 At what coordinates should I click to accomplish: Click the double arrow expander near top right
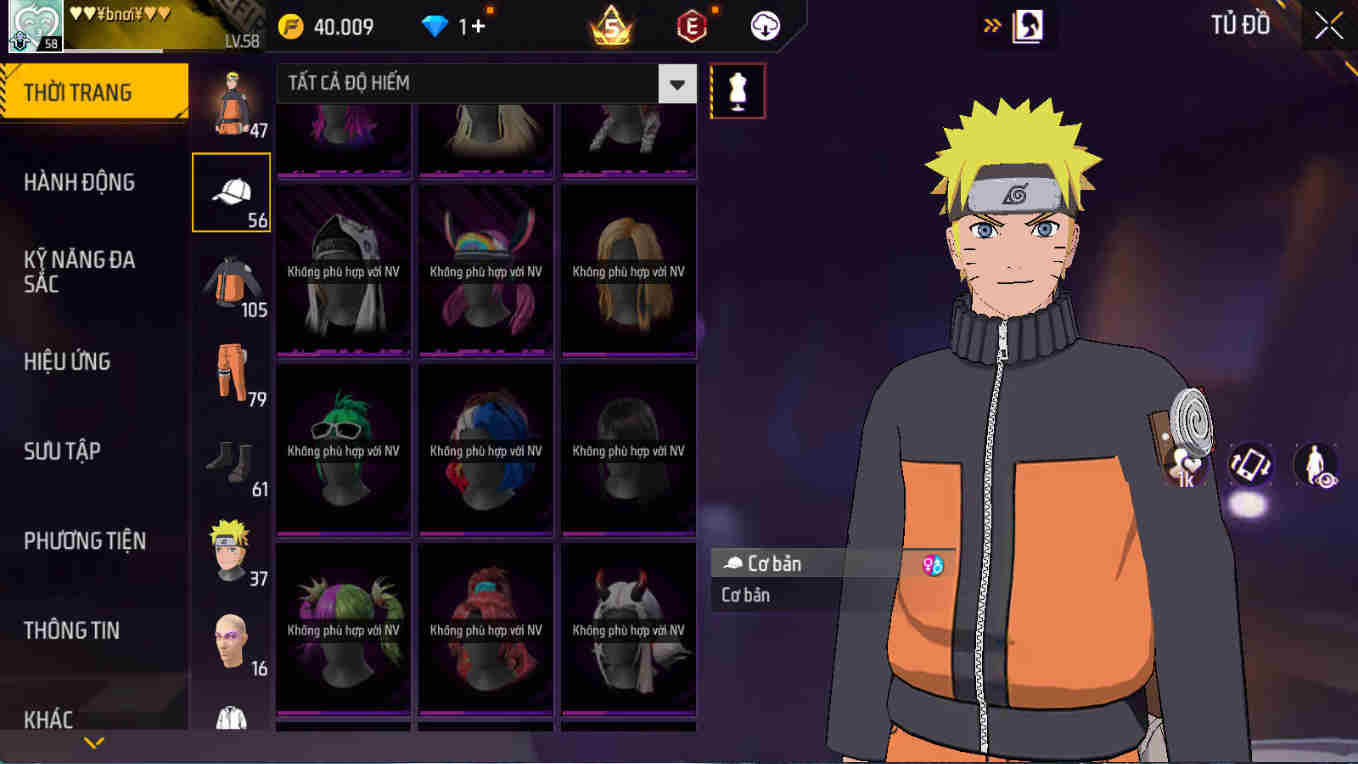click(x=991, y=25)
